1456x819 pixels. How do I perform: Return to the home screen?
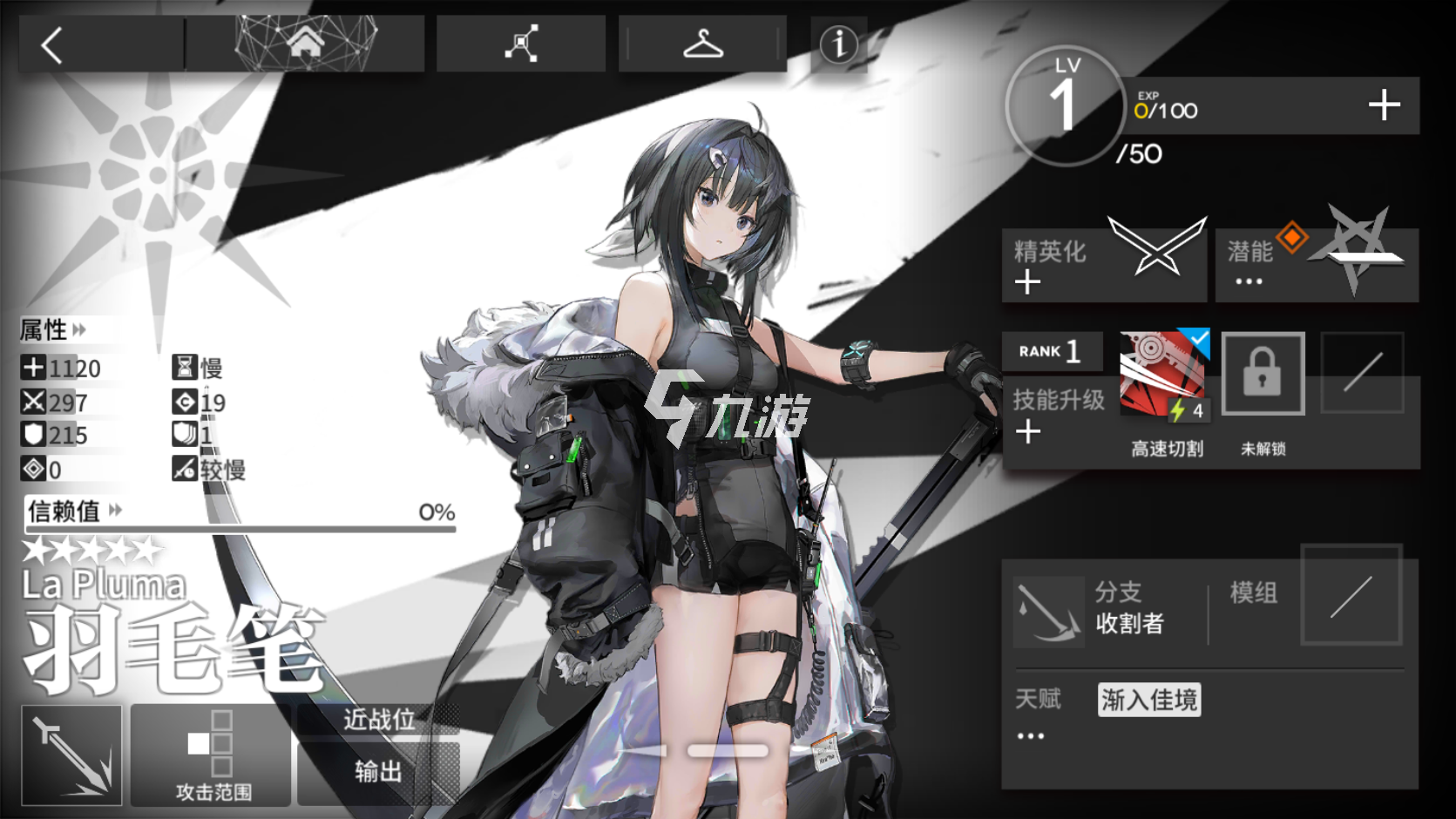[305, 43]
